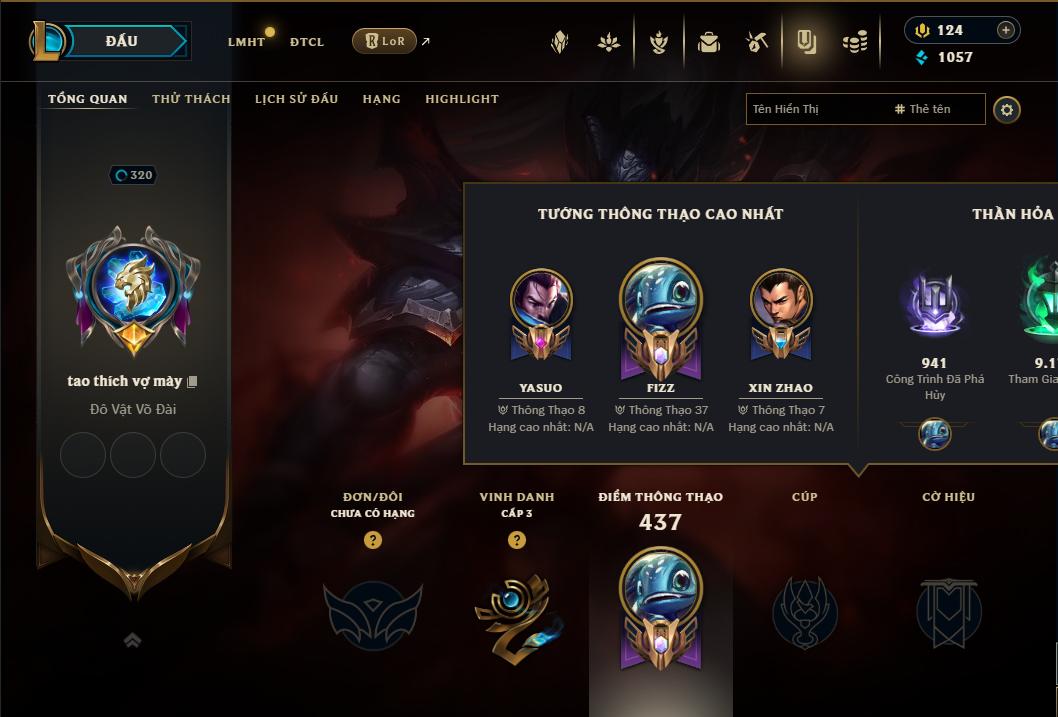This screenshot has width=1058, height=717.
Task: Select the TỔNG QUAN tab
Action: point(88,99)
